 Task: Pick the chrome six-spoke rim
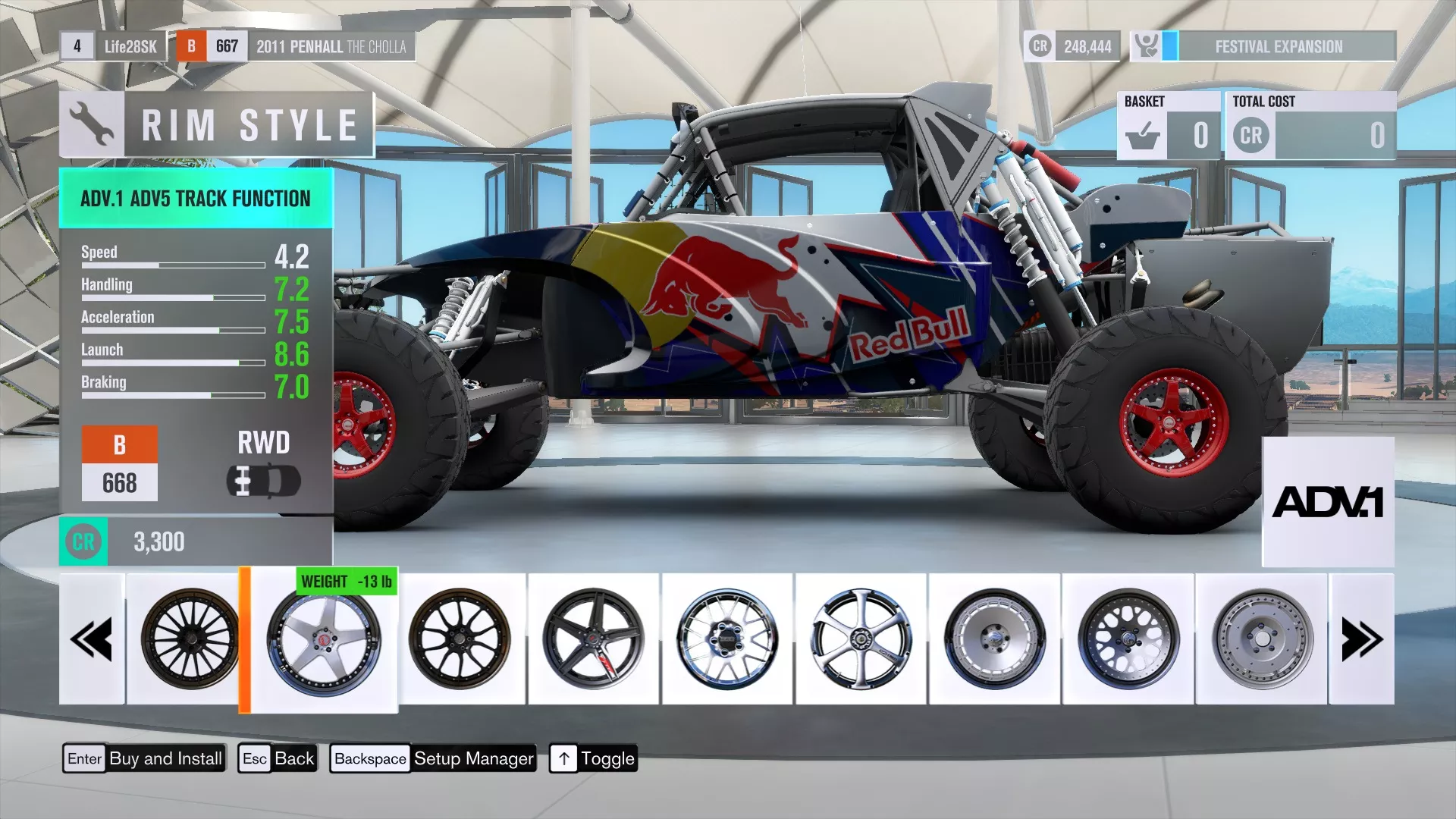(861, 639)
